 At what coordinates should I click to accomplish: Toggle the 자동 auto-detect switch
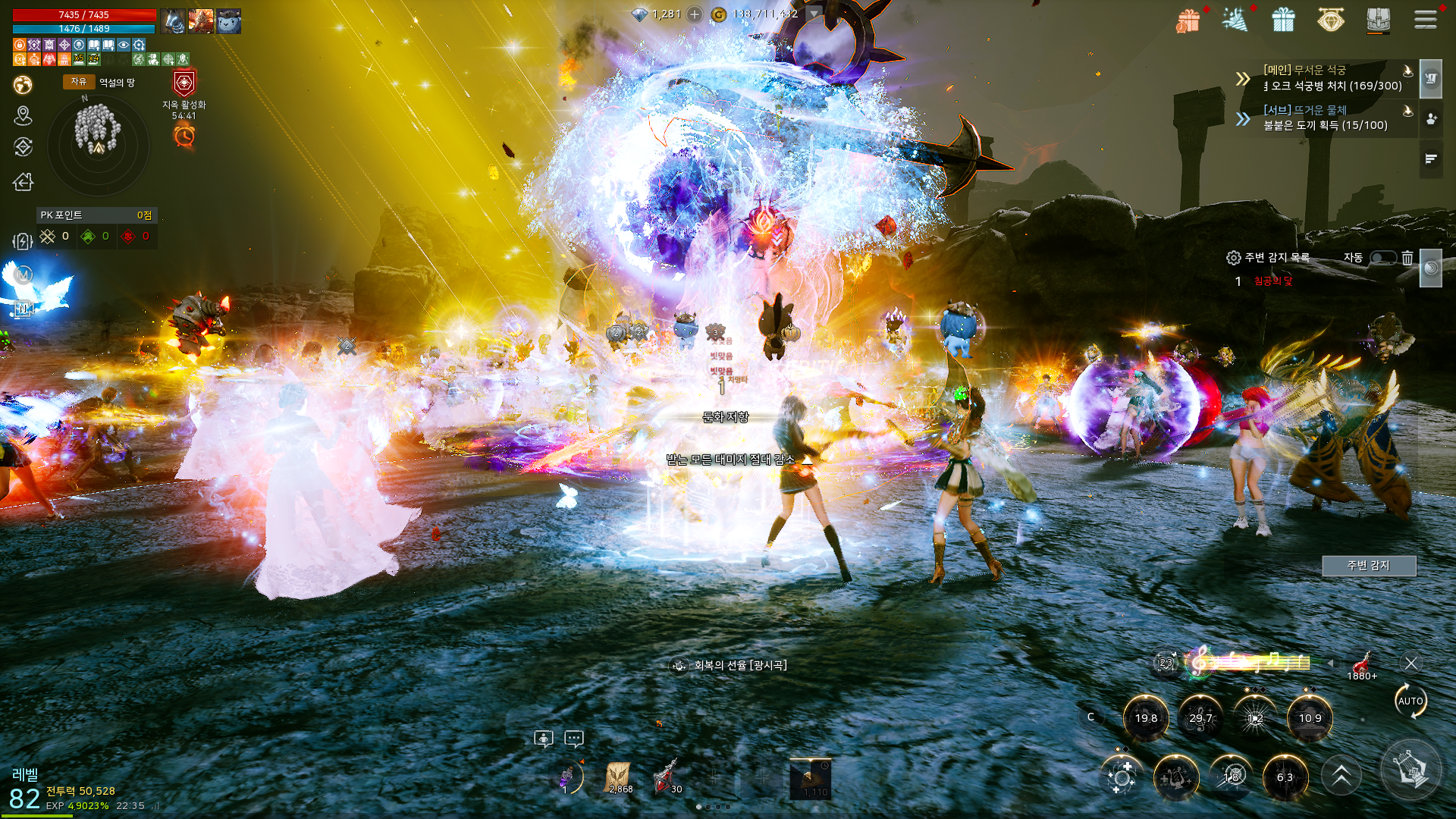pyautogui.click(x=1382, y=258)
